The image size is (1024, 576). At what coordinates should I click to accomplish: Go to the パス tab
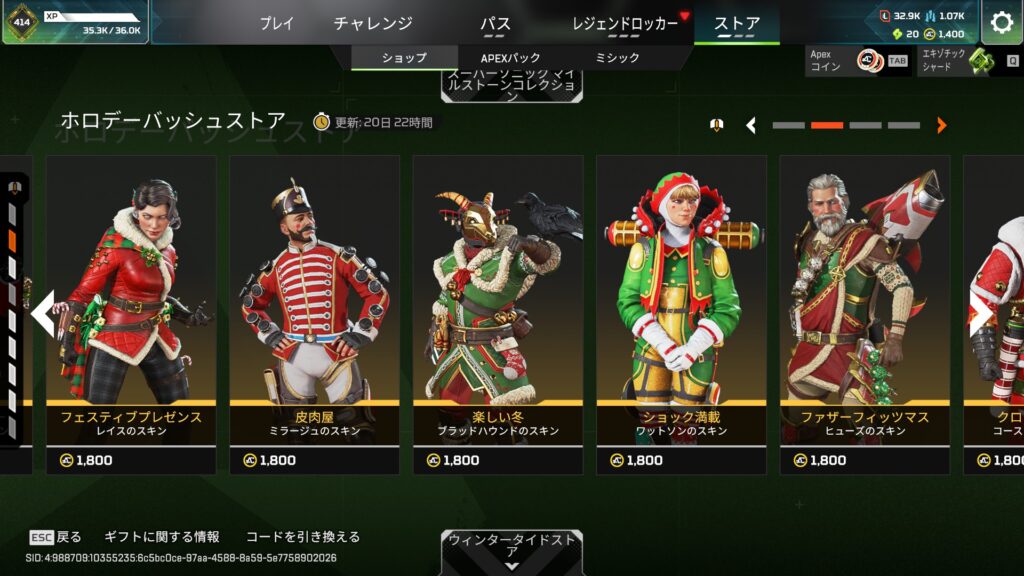(x=495, y=23)
